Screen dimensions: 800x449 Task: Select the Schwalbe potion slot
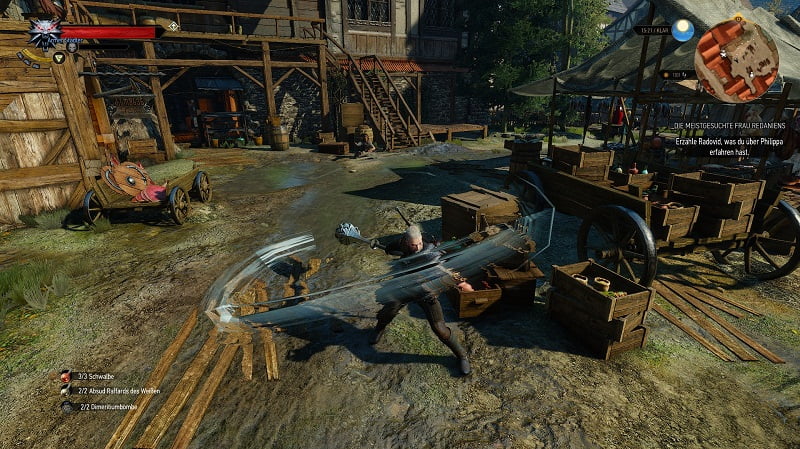click(66, 376)
